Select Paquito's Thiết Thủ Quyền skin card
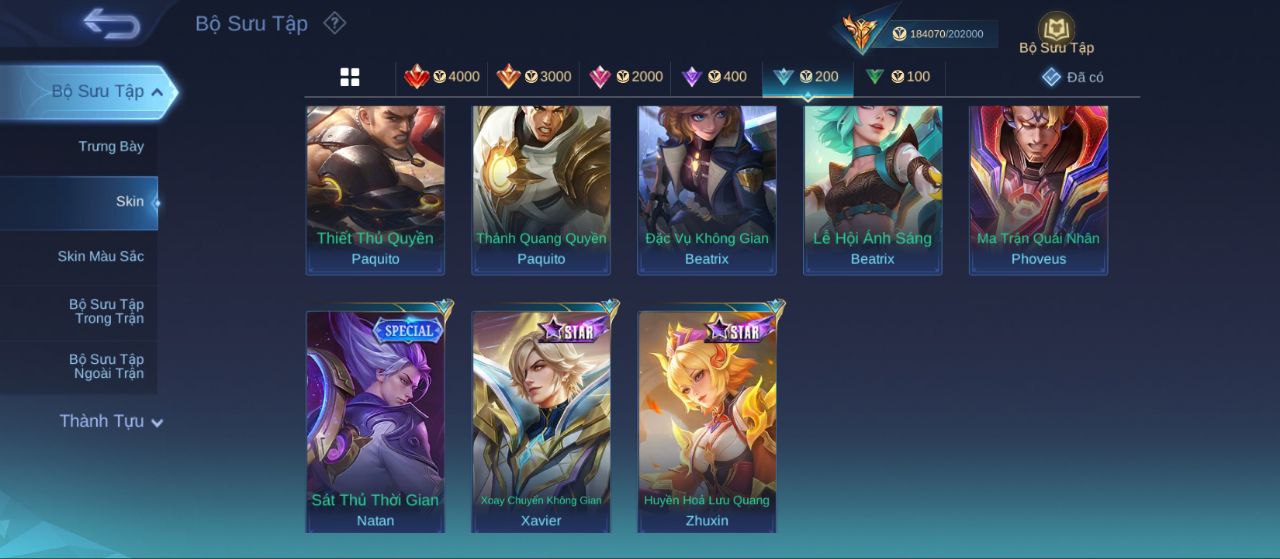Viewport: 1280px width, 559px height. (375, 190)
